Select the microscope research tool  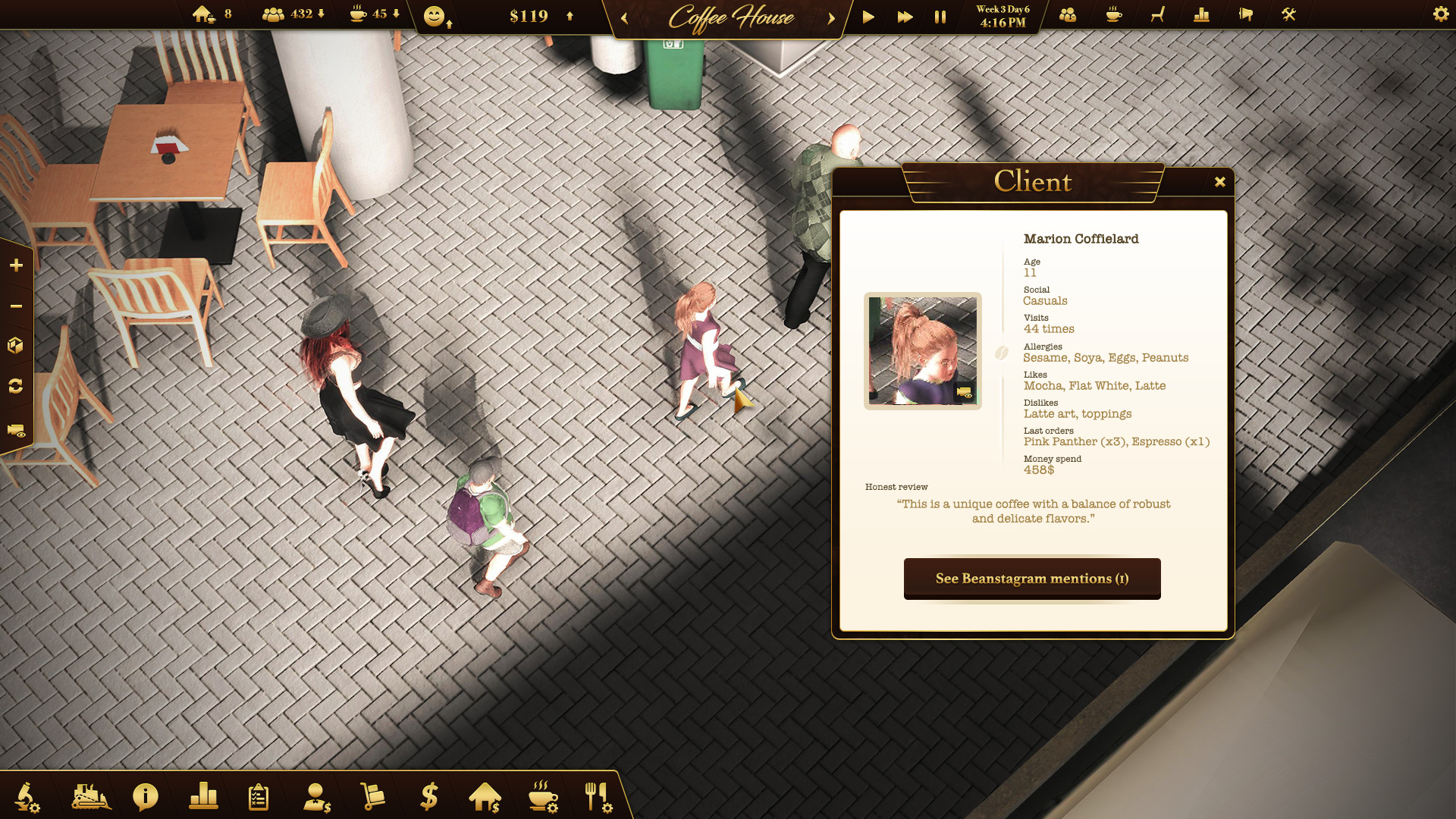coord(25,796)
